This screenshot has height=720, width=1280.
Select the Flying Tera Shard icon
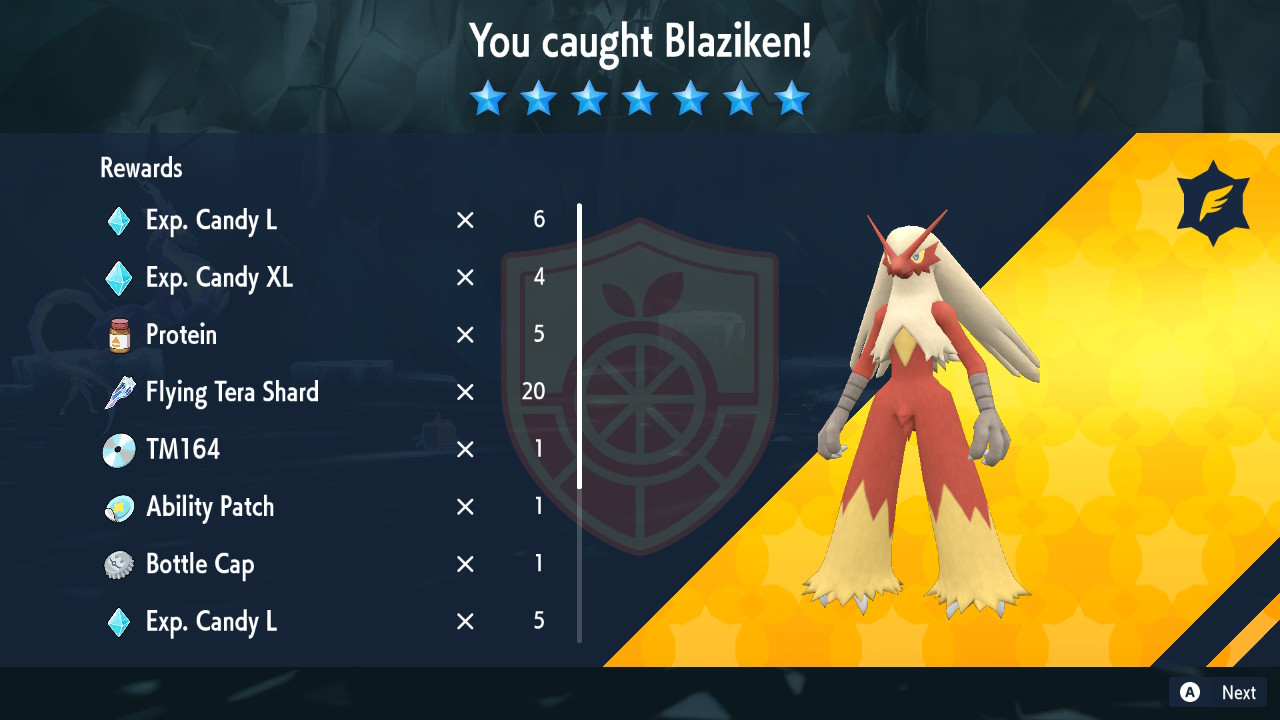[x=118, y=392]
